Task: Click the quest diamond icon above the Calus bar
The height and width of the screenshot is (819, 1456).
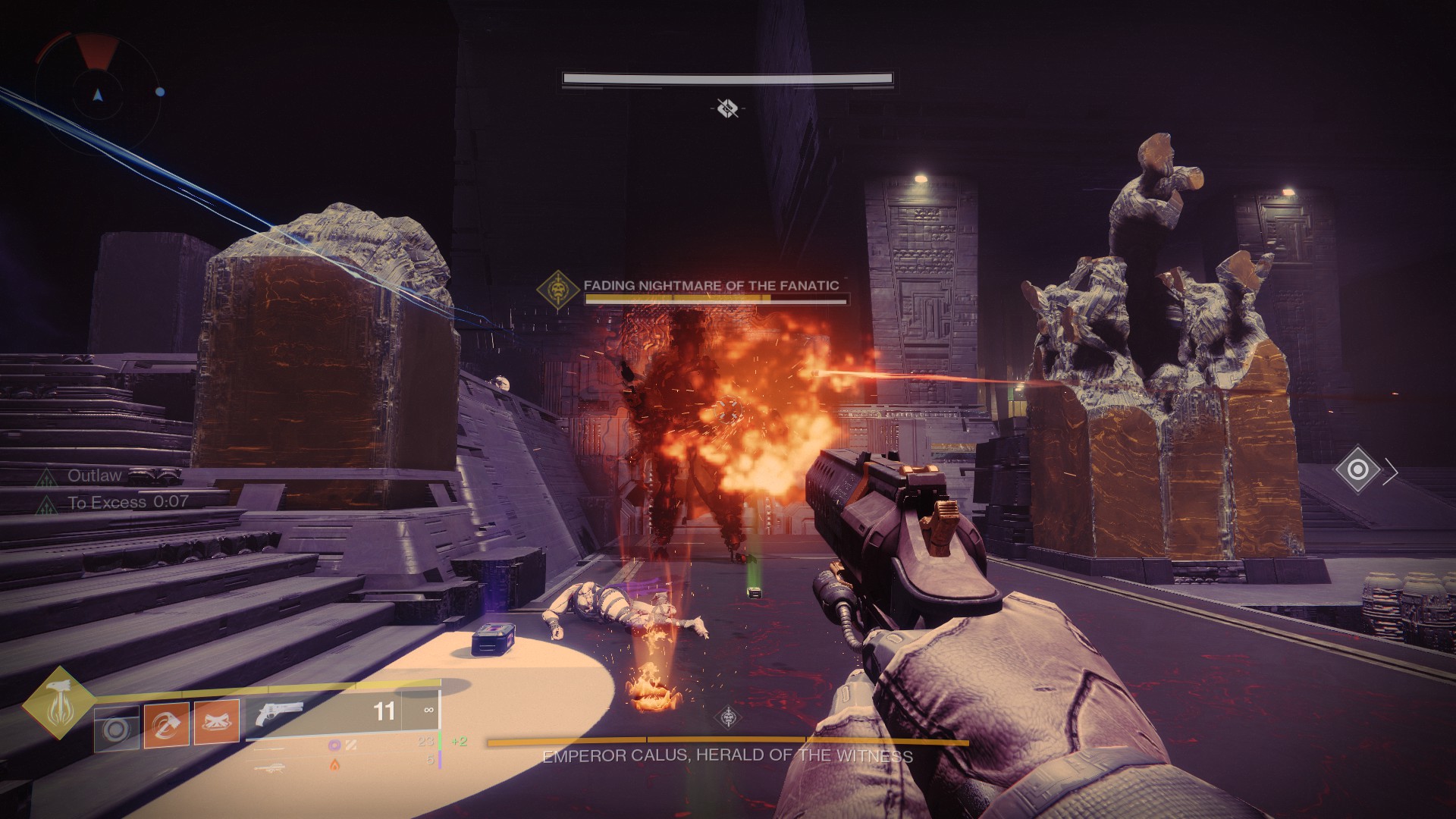Action: coord(726,718)
